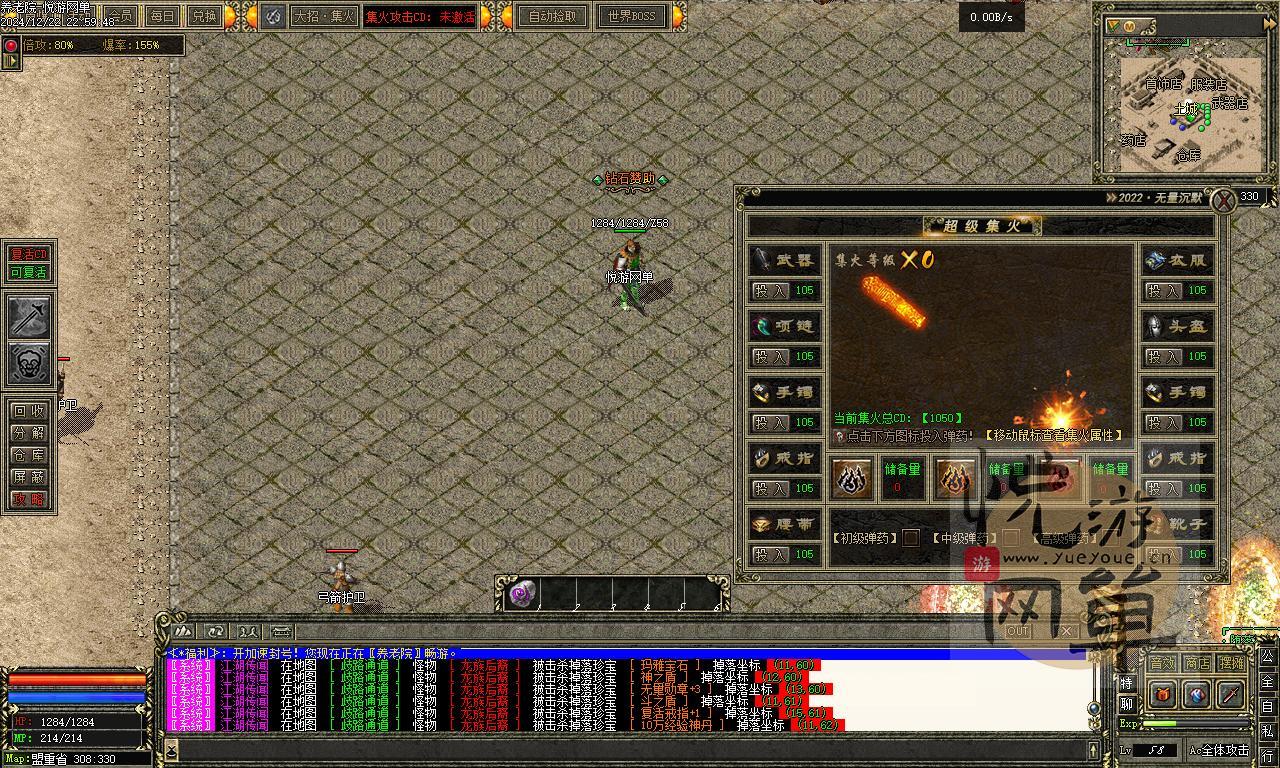Viewport: 1280px width, 768px height.
Task: Click 投入 under the 武器 slot
Action: click(771, 291)
